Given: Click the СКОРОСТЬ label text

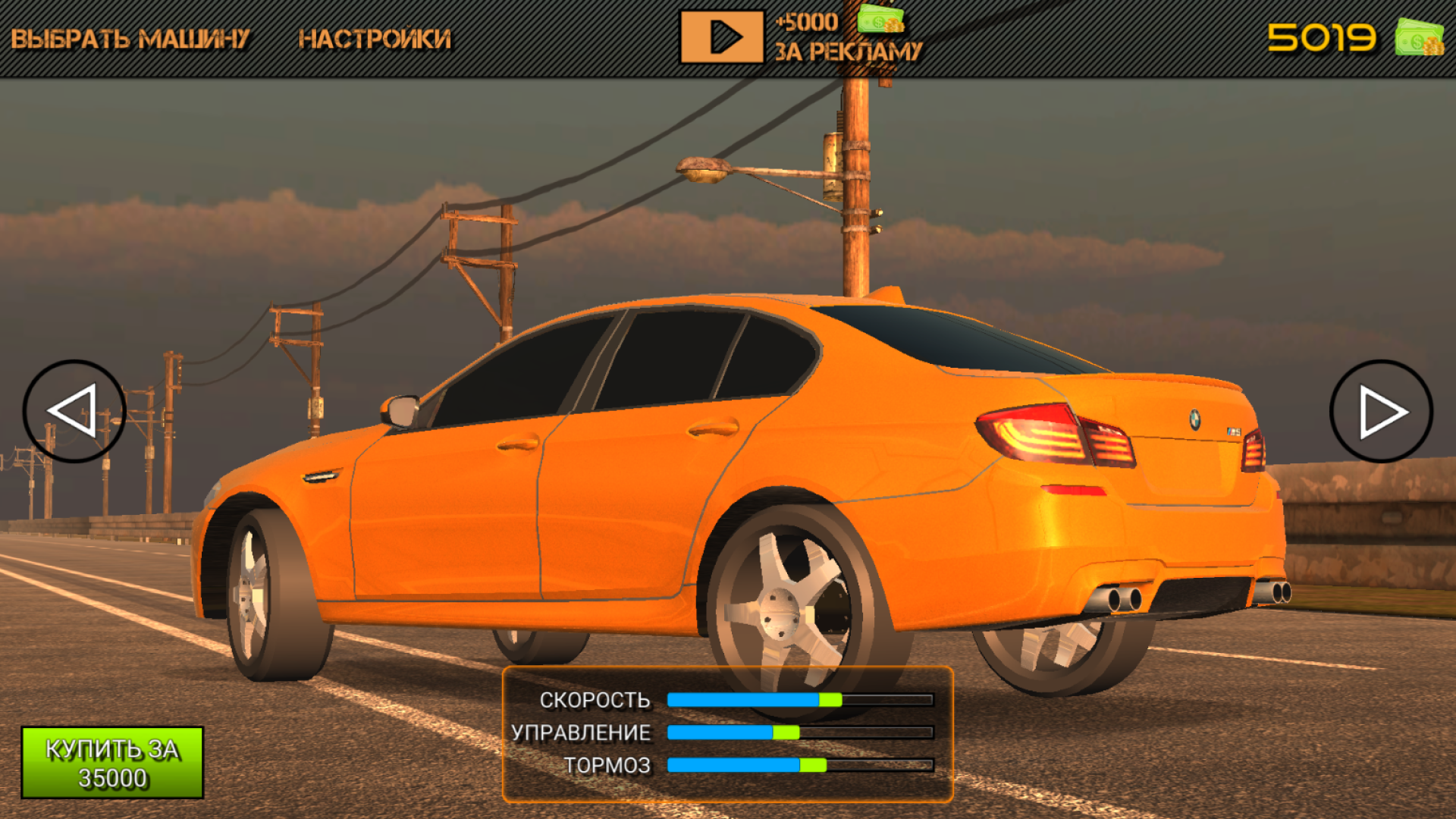Looking at the screenshot, I should 595,700.
